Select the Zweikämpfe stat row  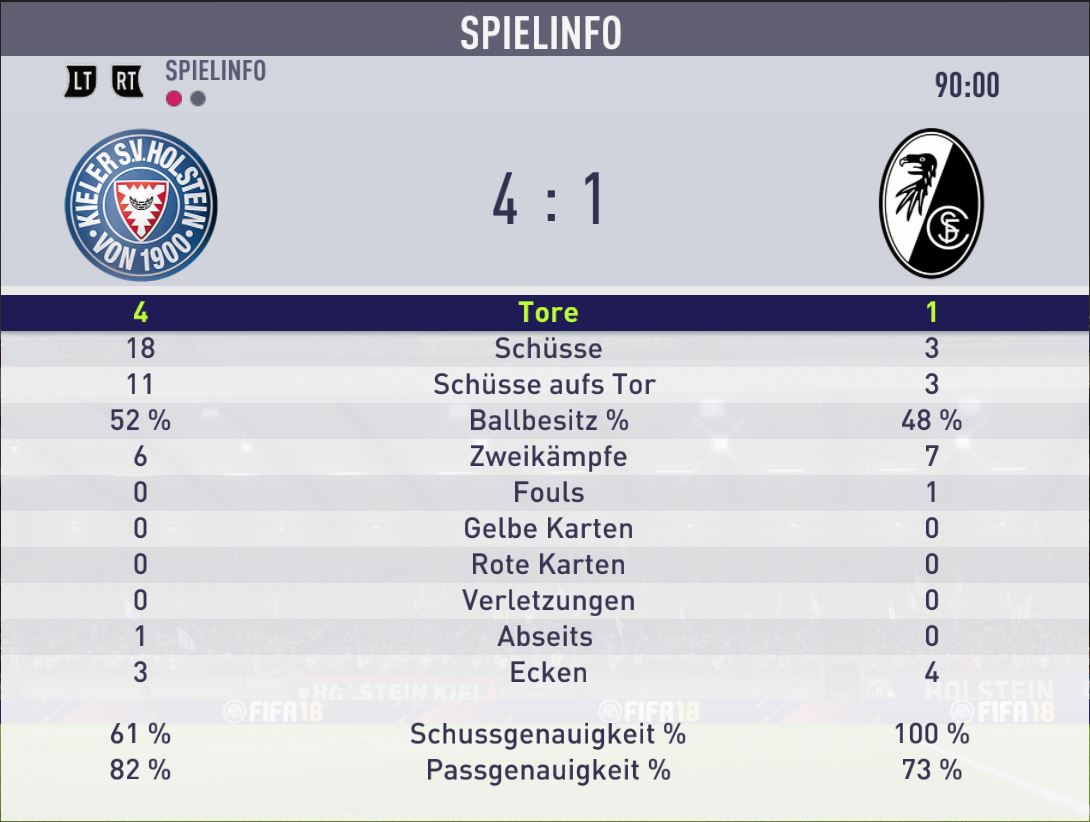point(547,456)
